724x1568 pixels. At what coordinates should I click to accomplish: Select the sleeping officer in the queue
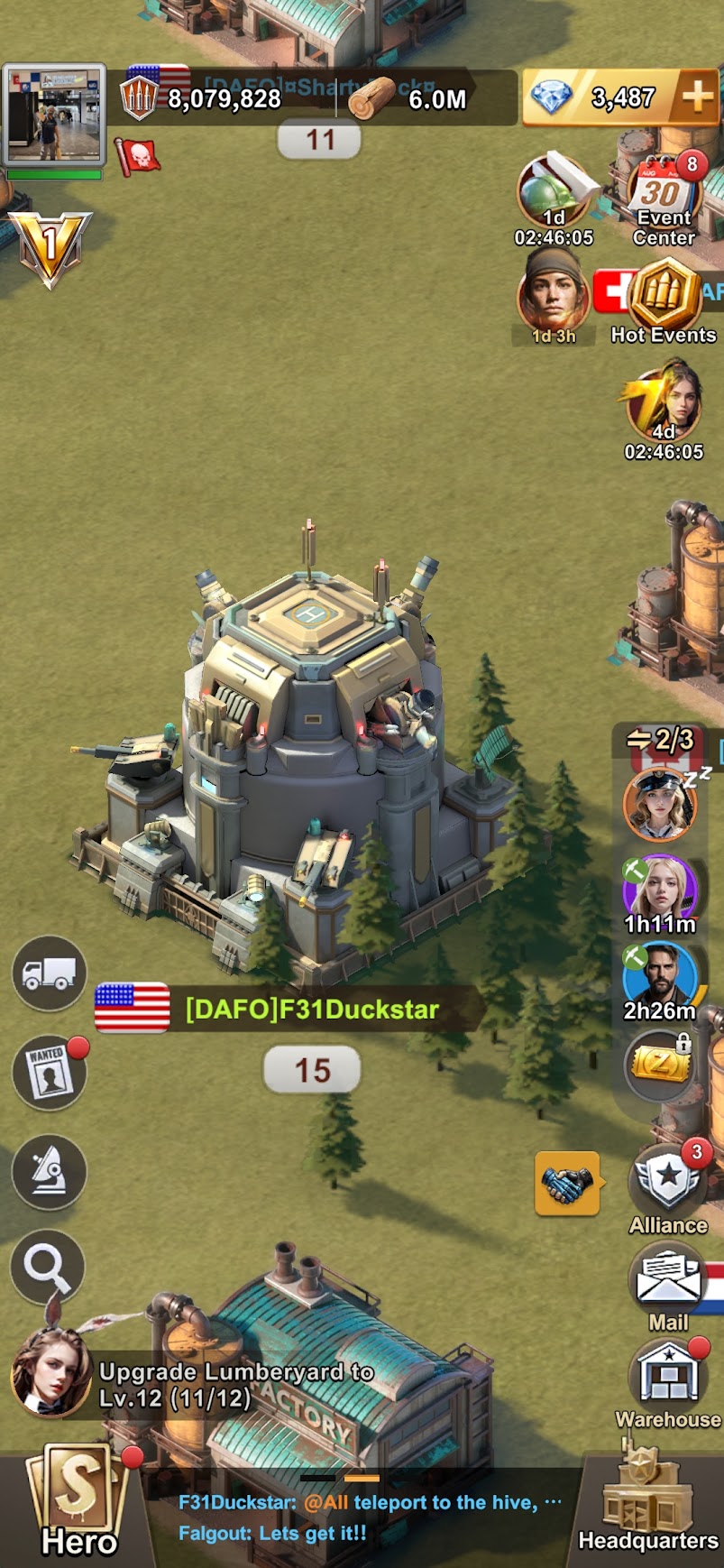pyautogui.click(x=660, y=803)
